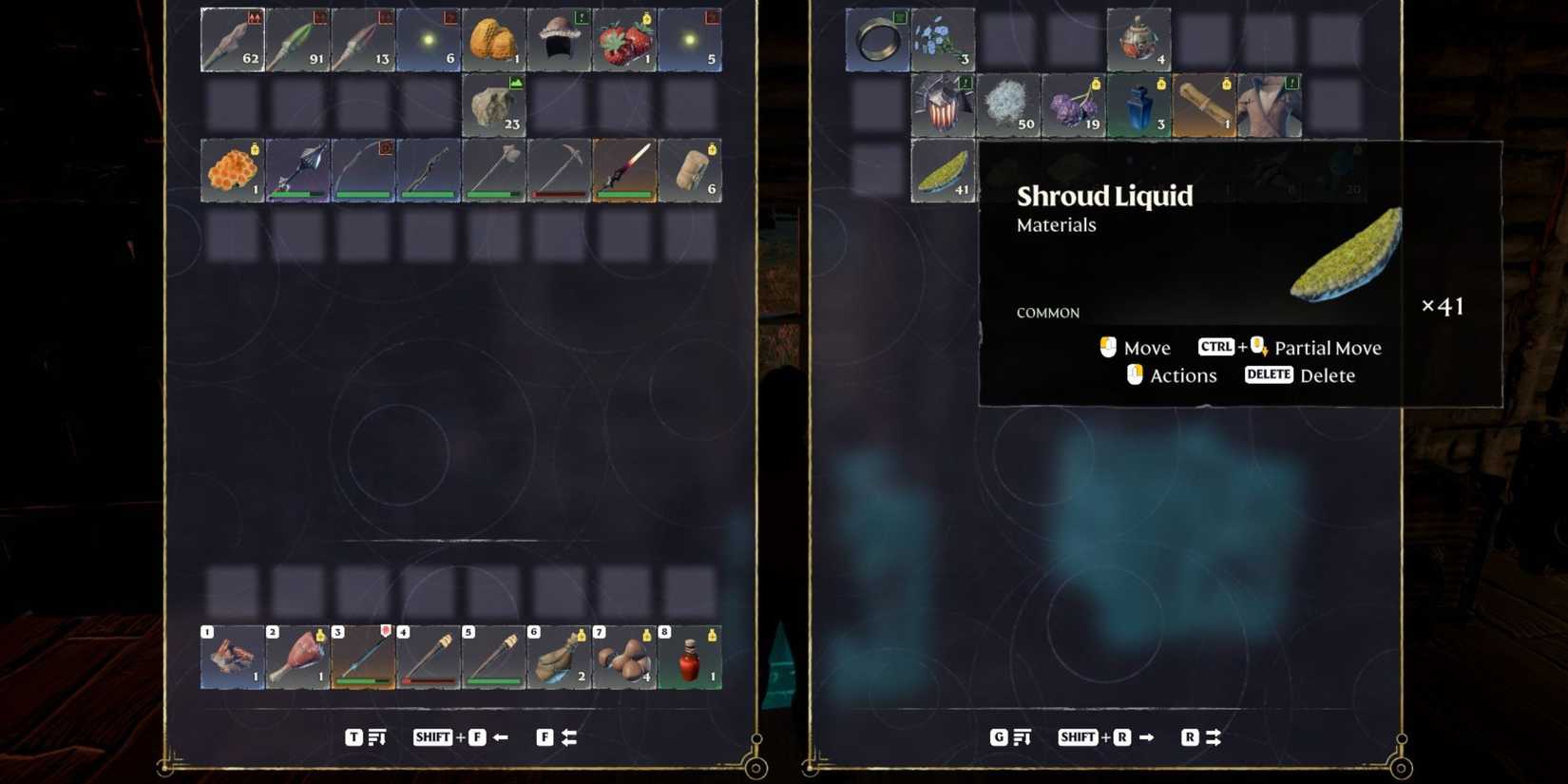Select the equipped fur hat item

pos(559,38)
